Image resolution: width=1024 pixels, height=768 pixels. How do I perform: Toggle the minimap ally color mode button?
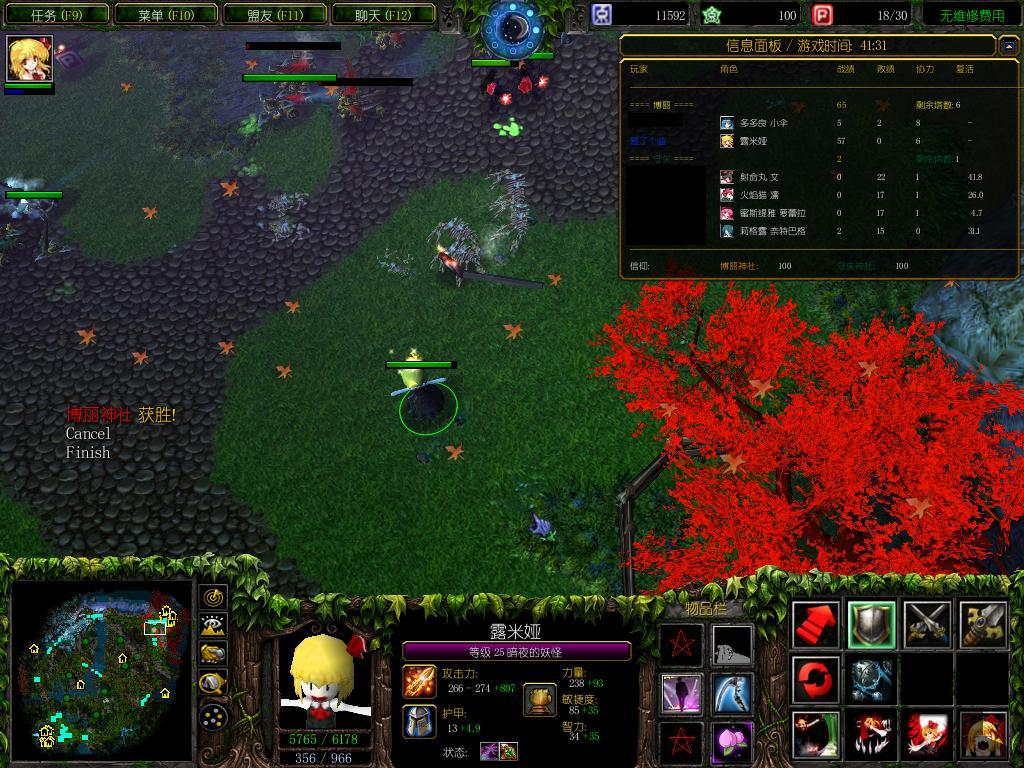[214, 655]
